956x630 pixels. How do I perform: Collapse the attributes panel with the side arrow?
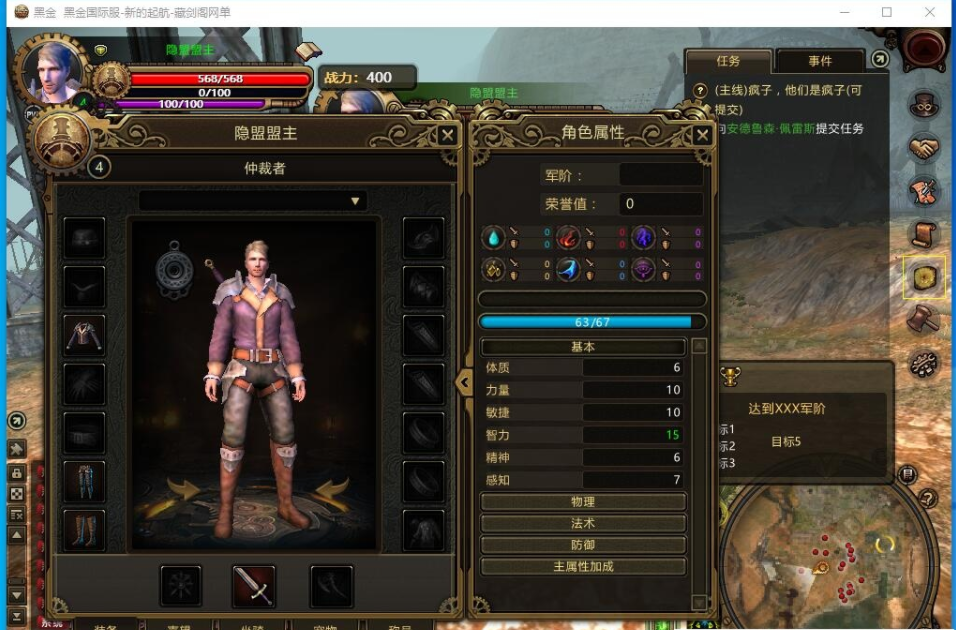[462, 382]
